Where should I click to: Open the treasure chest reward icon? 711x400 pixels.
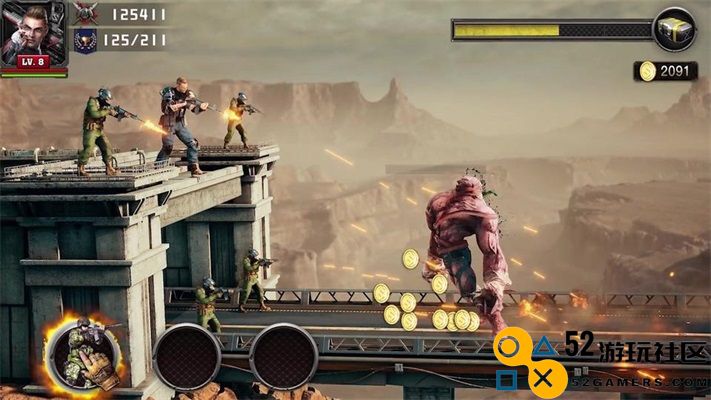click(x=673, y=29)
